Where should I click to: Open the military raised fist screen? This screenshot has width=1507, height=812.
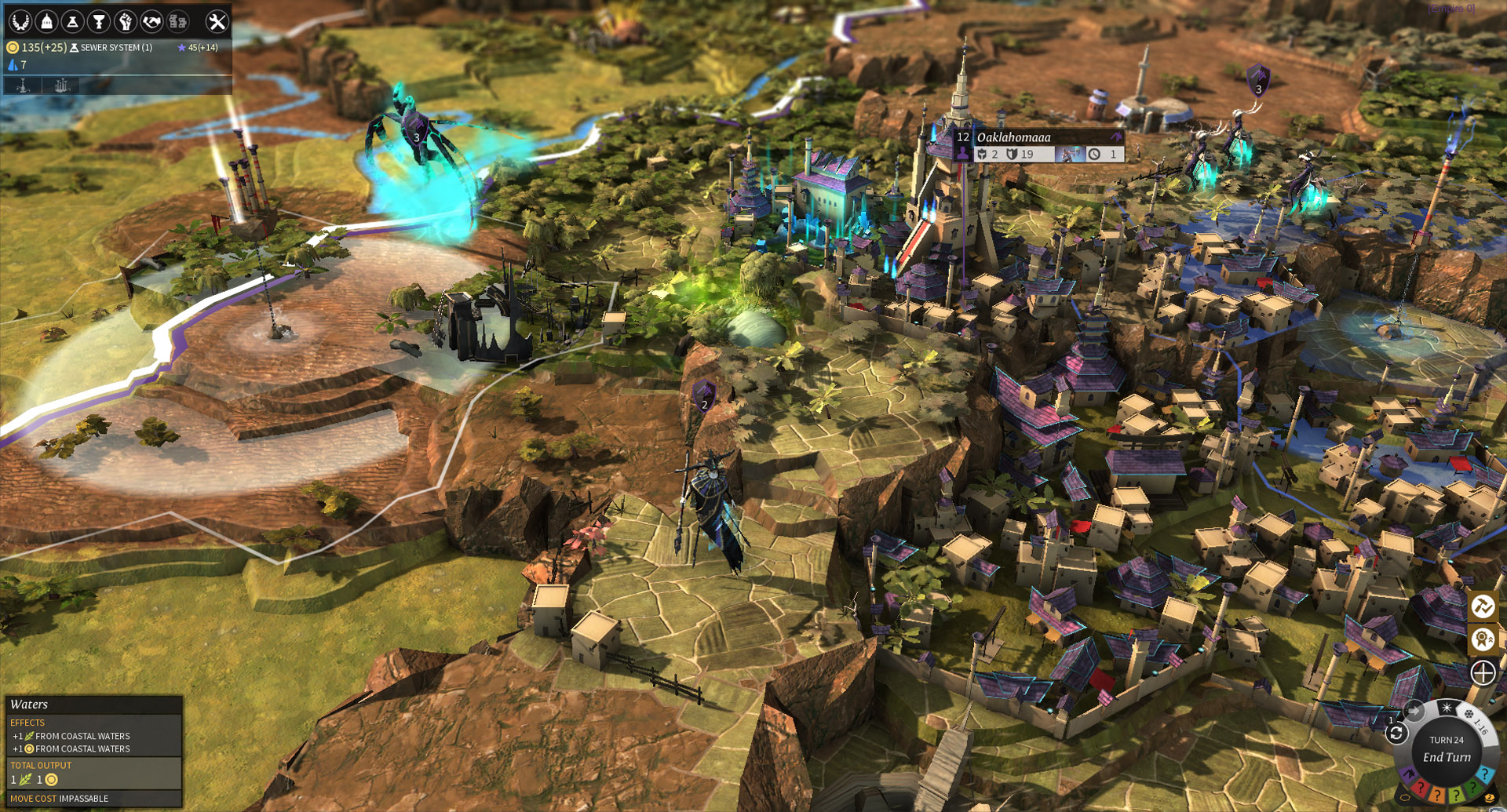[x=125, y=21]
